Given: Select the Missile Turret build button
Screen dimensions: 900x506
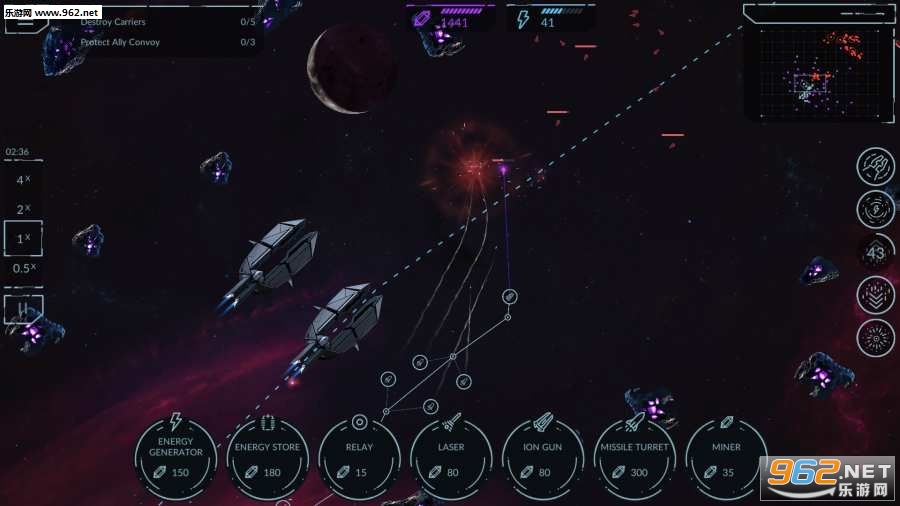Looking at the screenshot, I should tap(634, 457).
